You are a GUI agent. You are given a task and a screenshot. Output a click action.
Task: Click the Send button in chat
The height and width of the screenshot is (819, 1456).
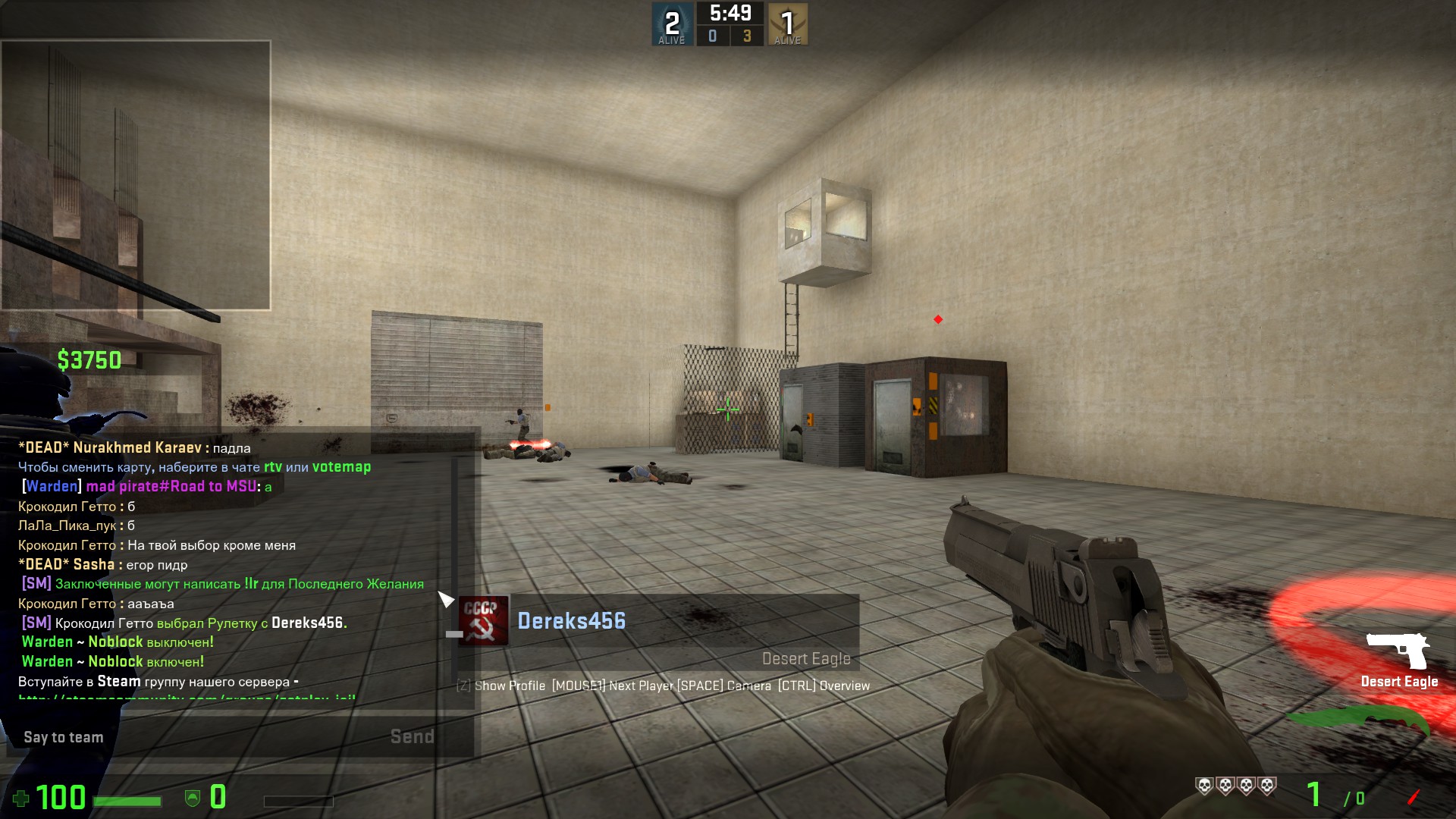[x=412, y=736]
